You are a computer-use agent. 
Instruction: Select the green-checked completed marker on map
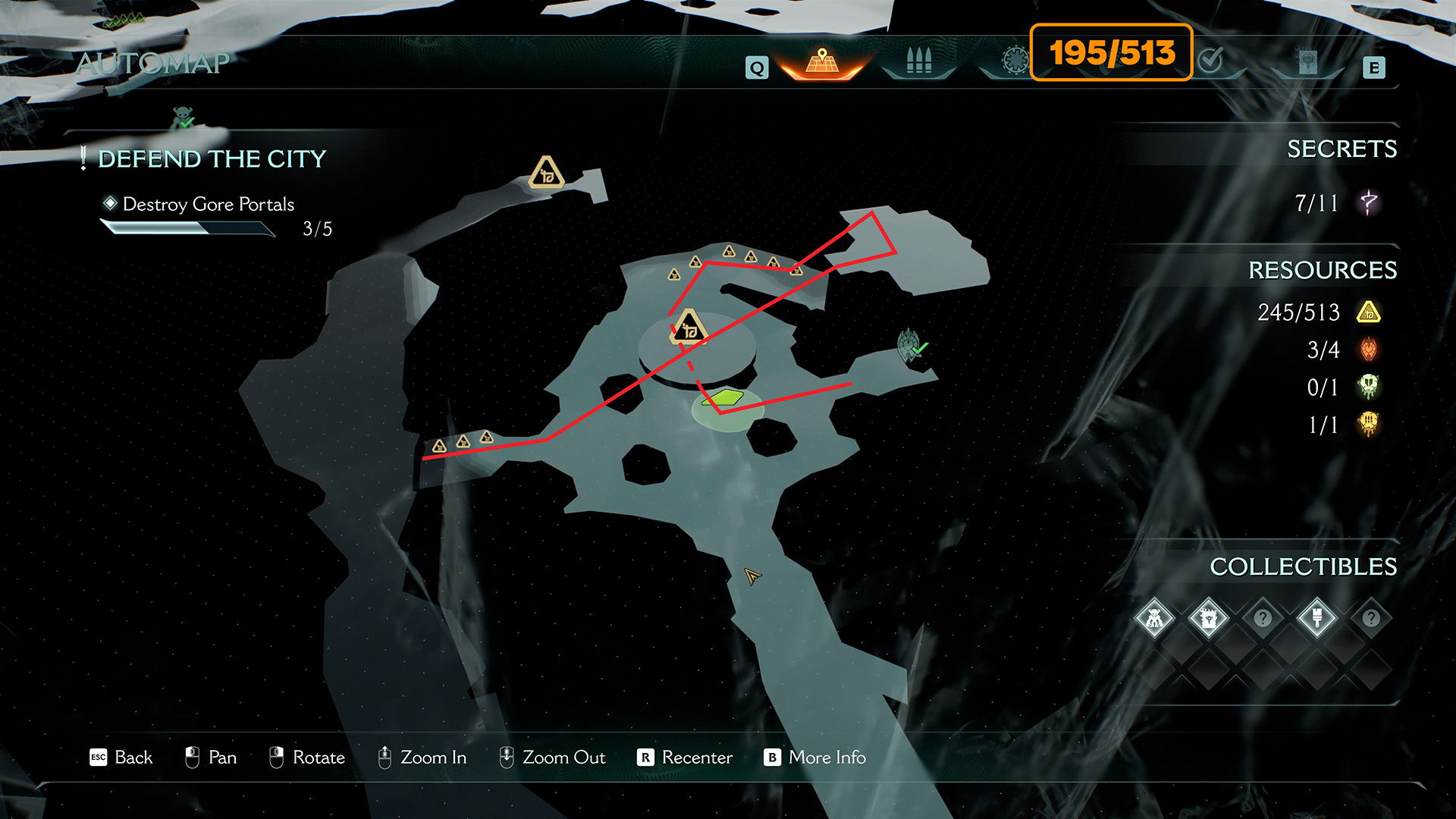[910, 346]
